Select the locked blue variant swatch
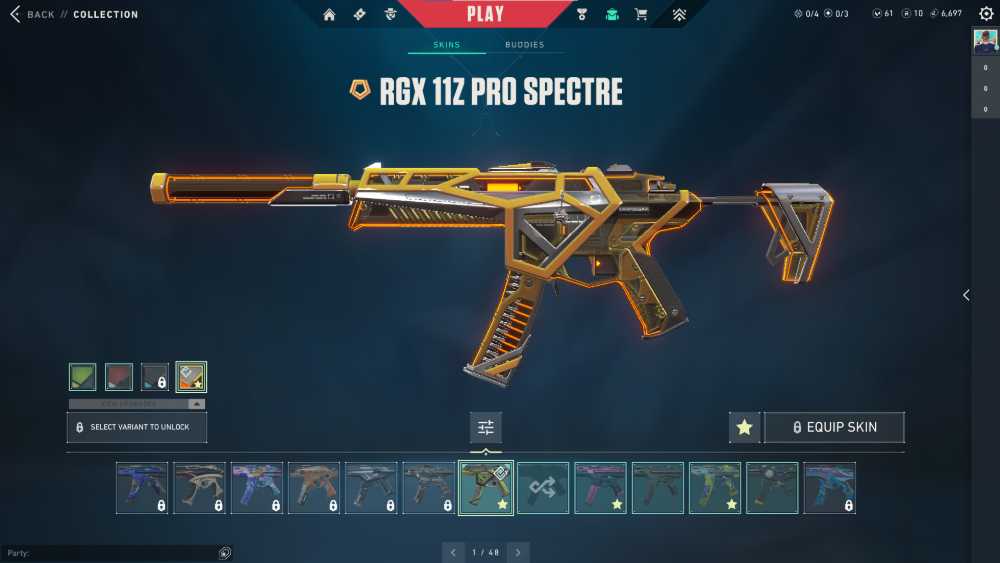The height and width of the screenshot is (563, 1000). click(x=155, y=376)
